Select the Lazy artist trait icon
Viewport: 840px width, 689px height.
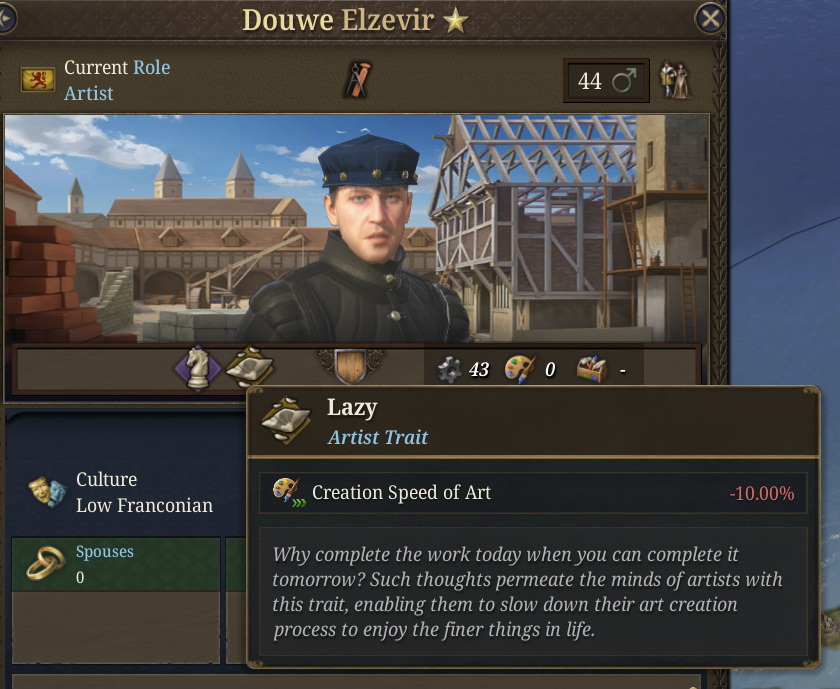point(249,368)
